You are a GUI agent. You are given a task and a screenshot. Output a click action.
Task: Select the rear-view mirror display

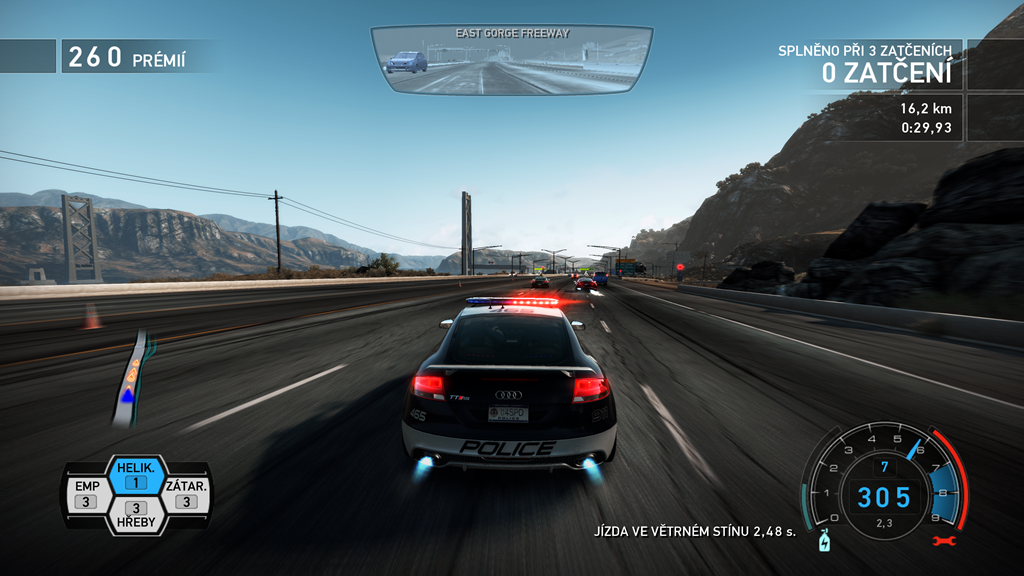click(511, 61)
